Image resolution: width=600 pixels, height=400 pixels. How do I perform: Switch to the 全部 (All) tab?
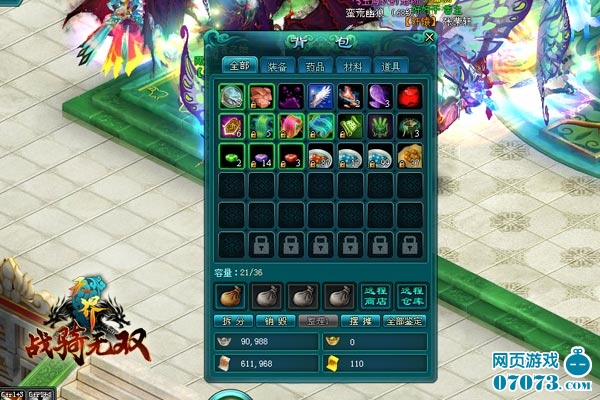point(238,66)
